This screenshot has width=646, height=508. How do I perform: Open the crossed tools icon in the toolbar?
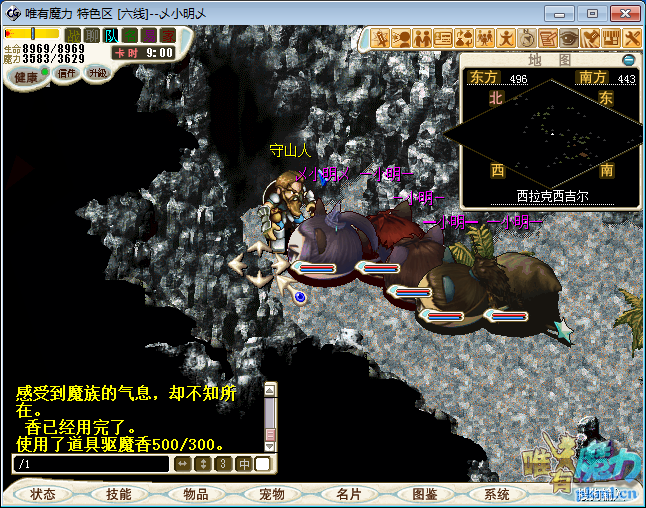(x=634, y=38)
